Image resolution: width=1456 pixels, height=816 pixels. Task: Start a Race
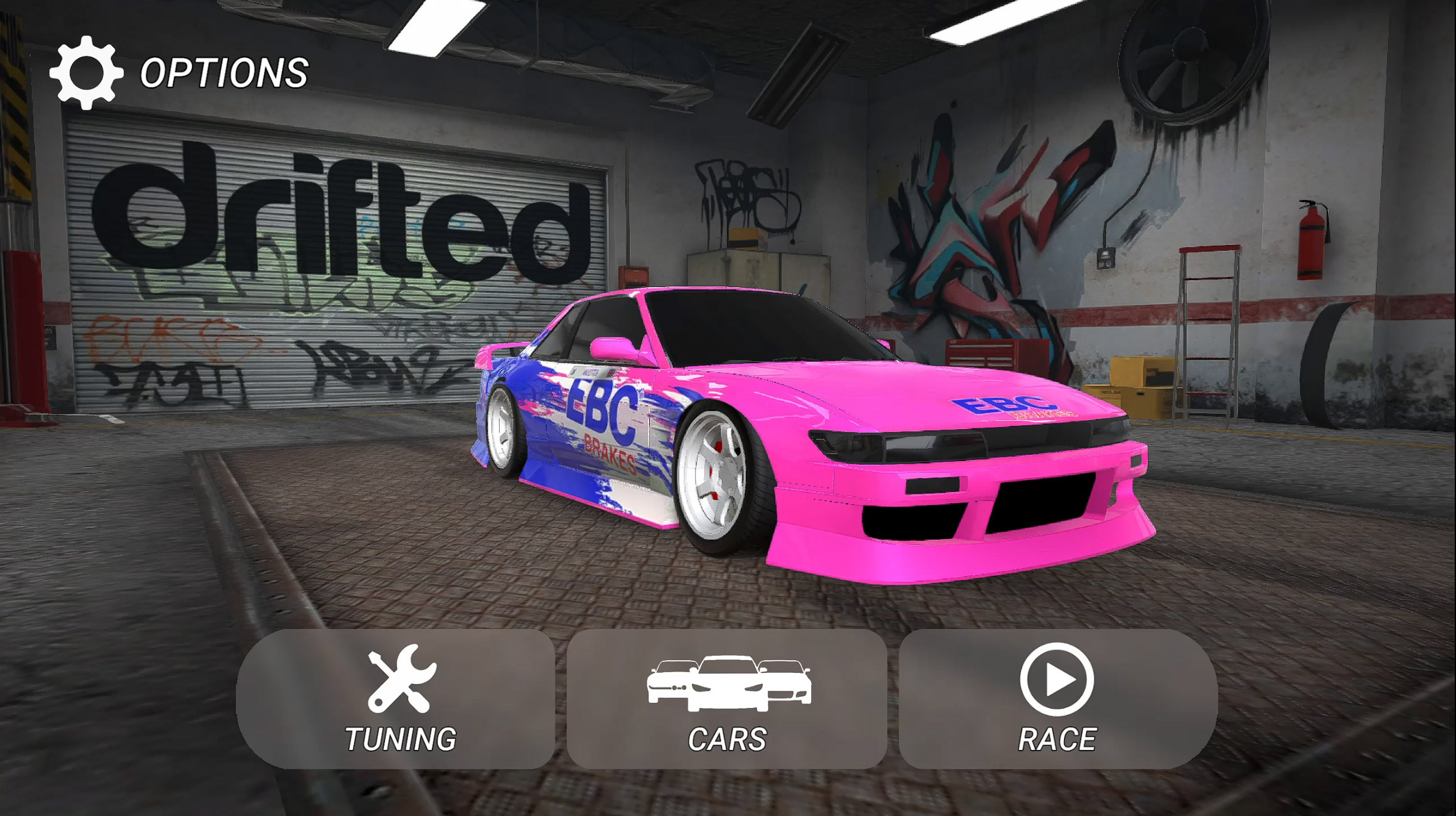point(1057,700)
